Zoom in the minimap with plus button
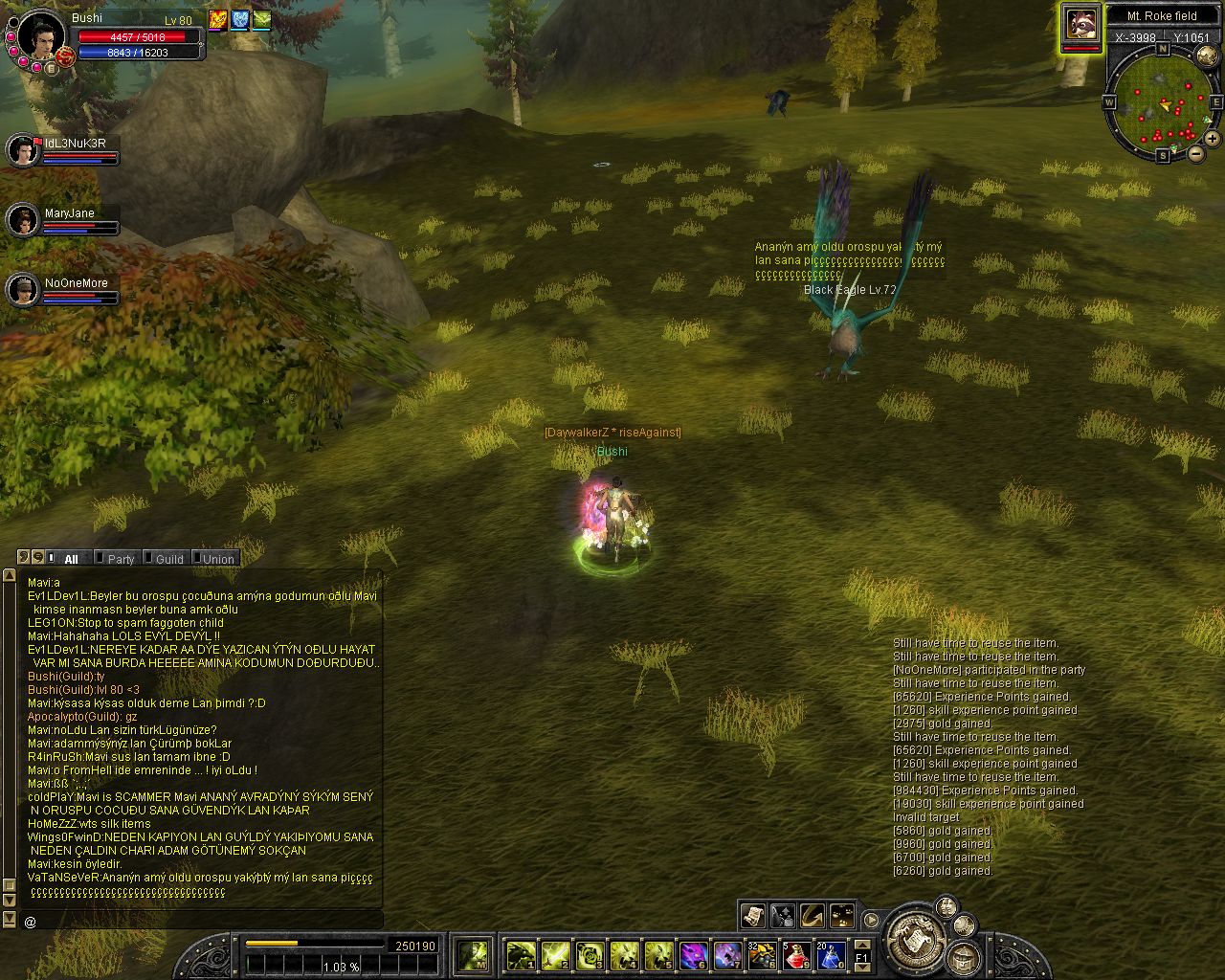1225x980 pixels. 1213,139
